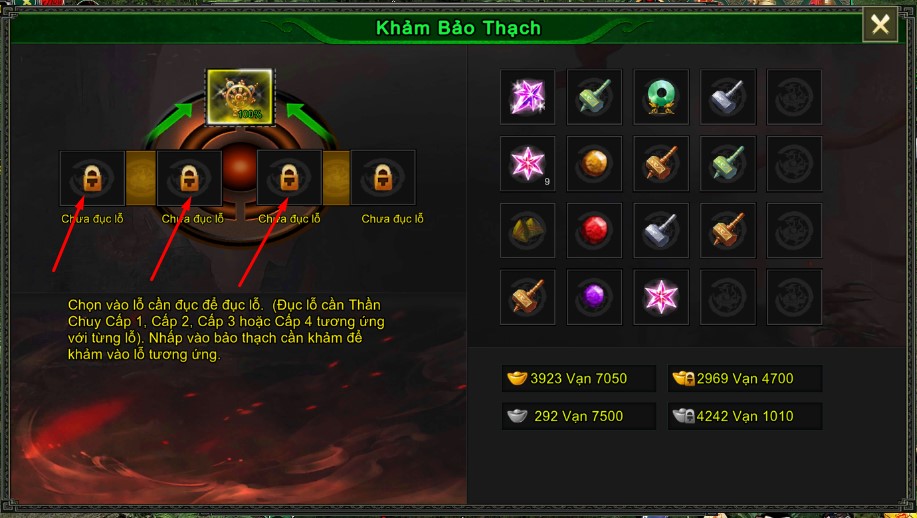Click the gold pyramid item slot
The height and width of the screenshot is (518, 917).
point(527,230)
